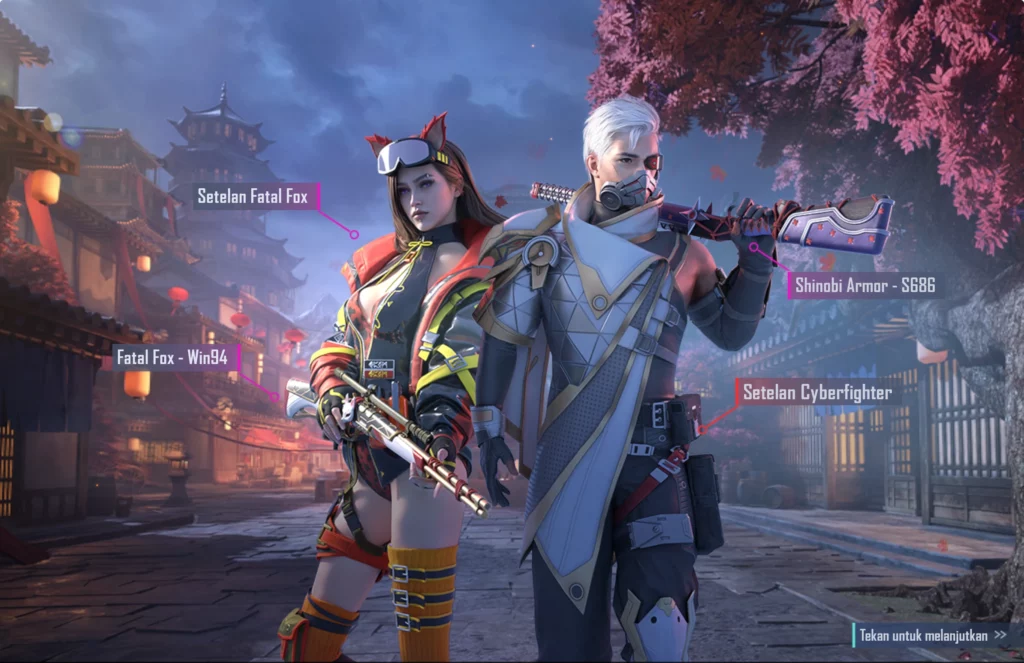Select the "Shinobi Armor - S686" label
The image size is (1024, 663).
pyautogui.click(x=864, y=286)
